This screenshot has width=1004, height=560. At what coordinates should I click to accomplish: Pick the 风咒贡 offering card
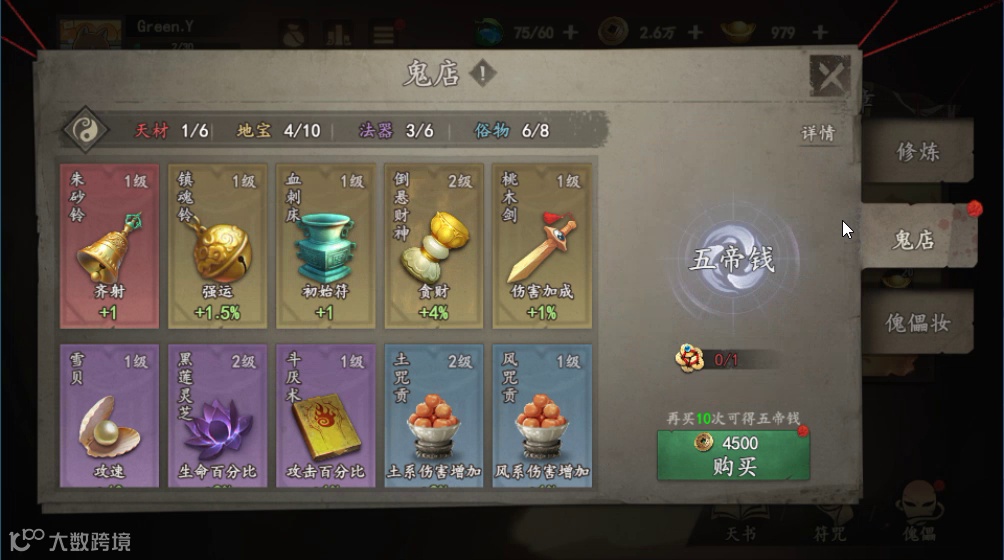point(541,416)
